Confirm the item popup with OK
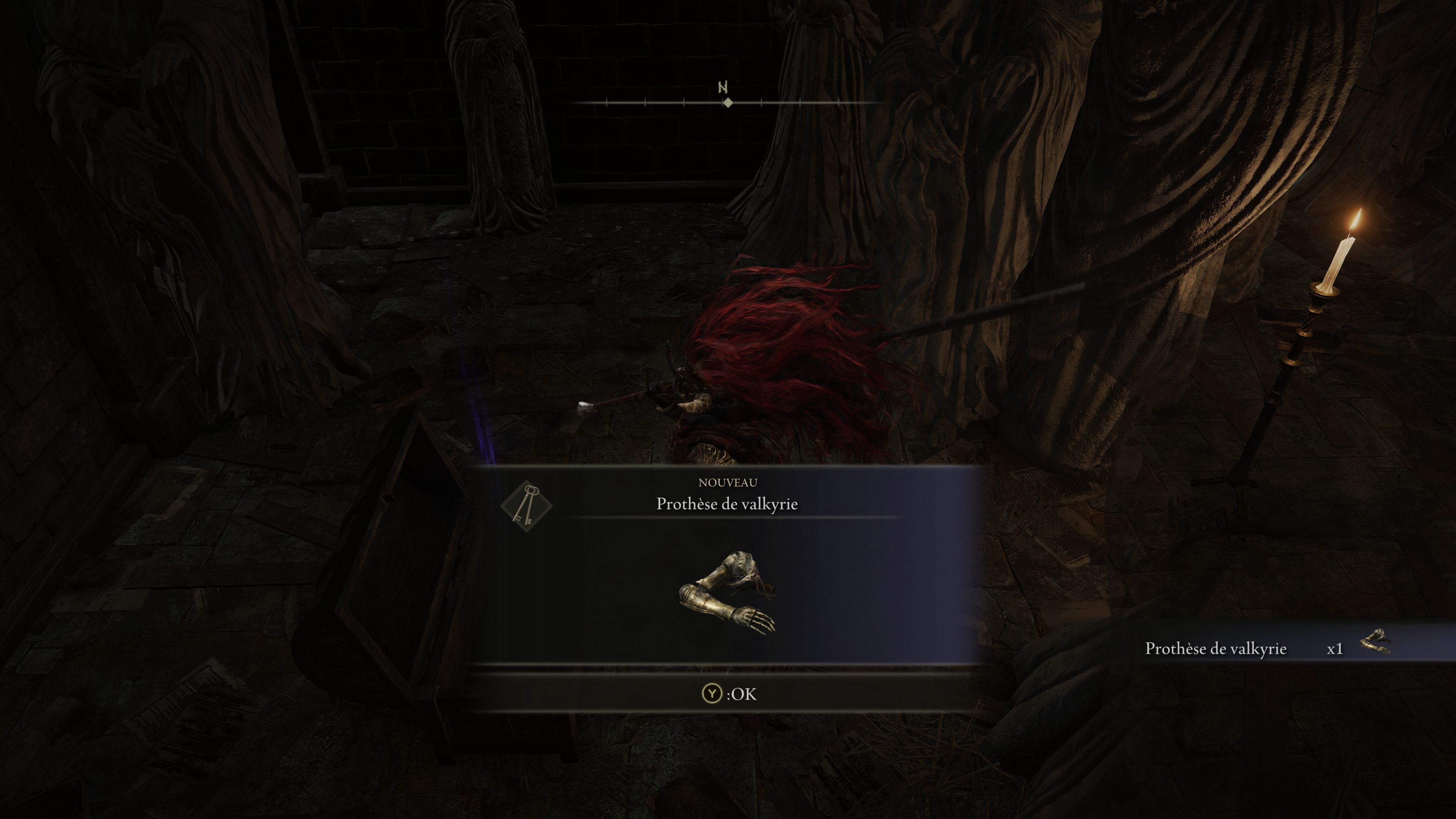 pos(728,693)
